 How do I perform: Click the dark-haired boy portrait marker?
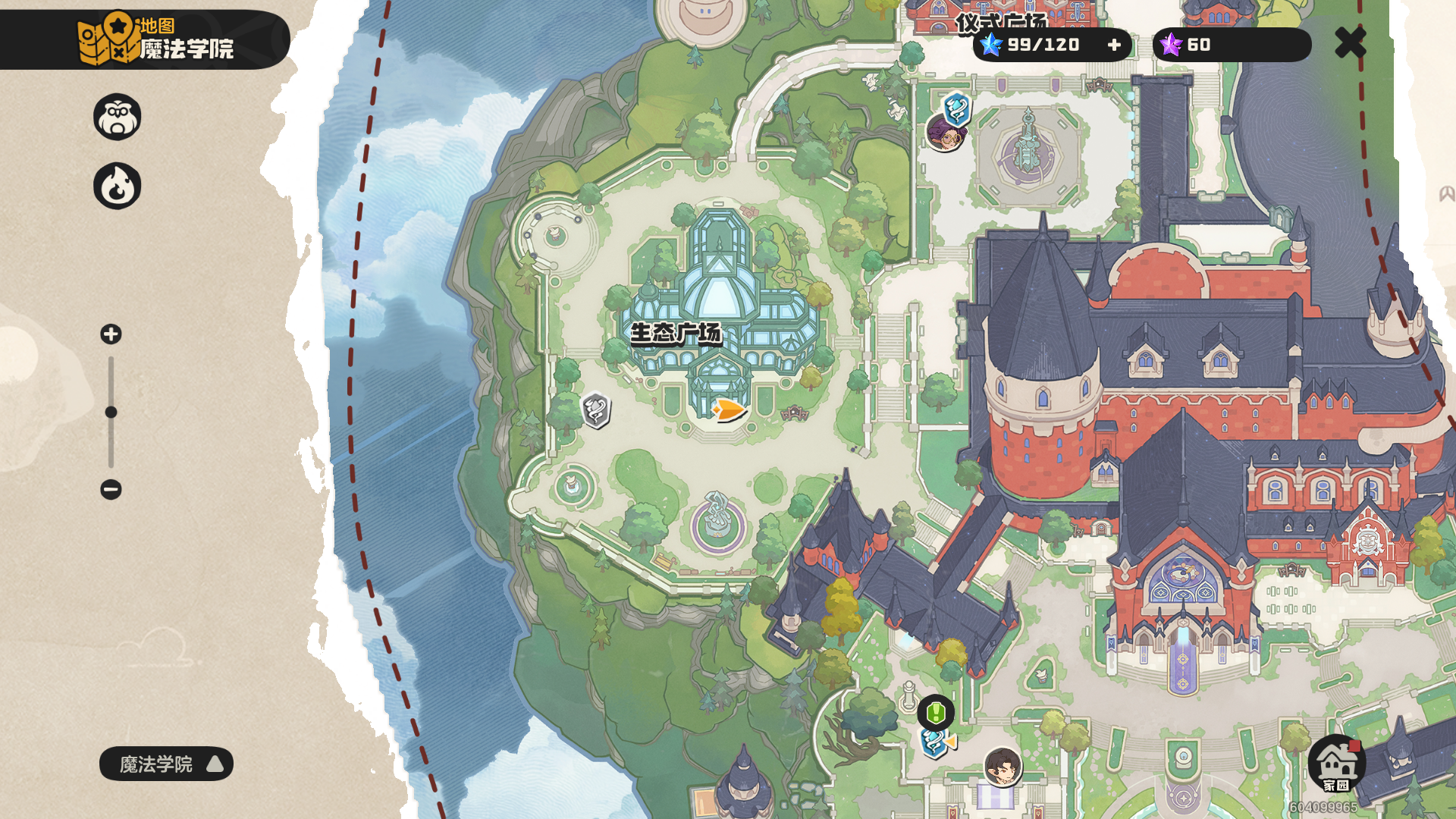pos(1003,766)
